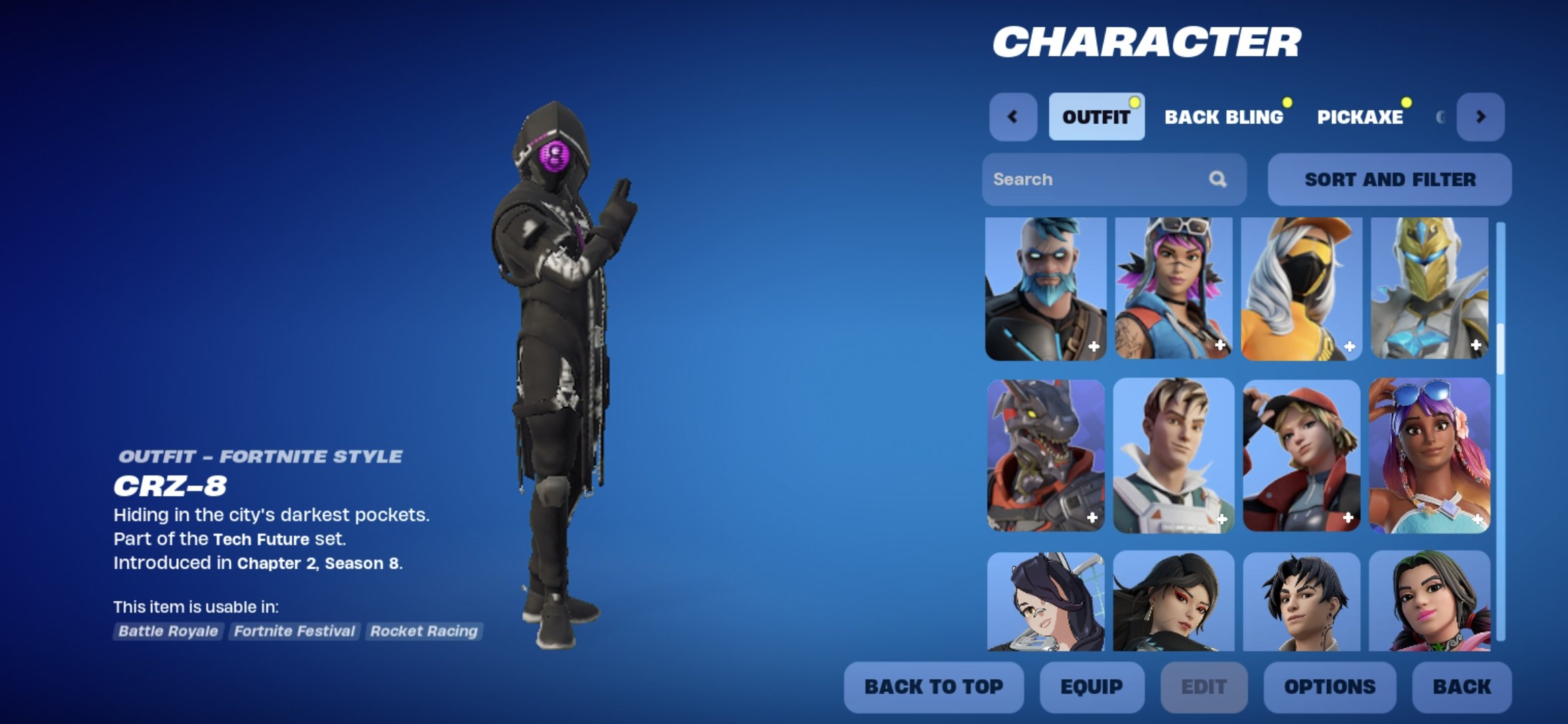This screenshot has width=1568, height=724.
Task: Click the left chevron arrow beside OUTFIT
Action: (1012, 116)
